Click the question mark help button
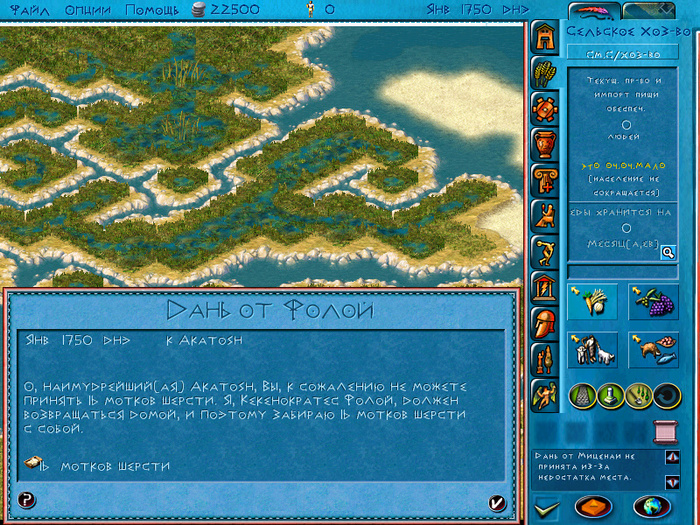Image resolution: width=700 pixels, height=525 pixels. [27, 501]
